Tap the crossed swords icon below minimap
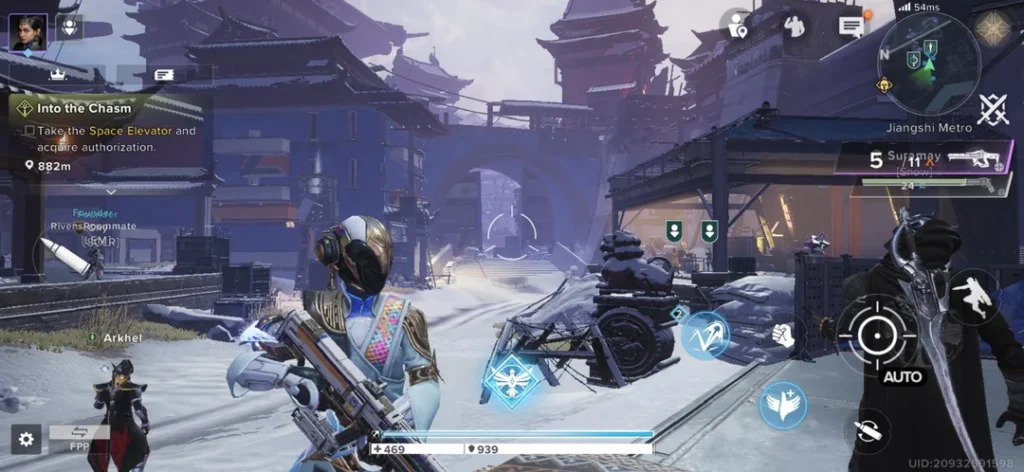1024x472 pixels. [x=992, y=109]
